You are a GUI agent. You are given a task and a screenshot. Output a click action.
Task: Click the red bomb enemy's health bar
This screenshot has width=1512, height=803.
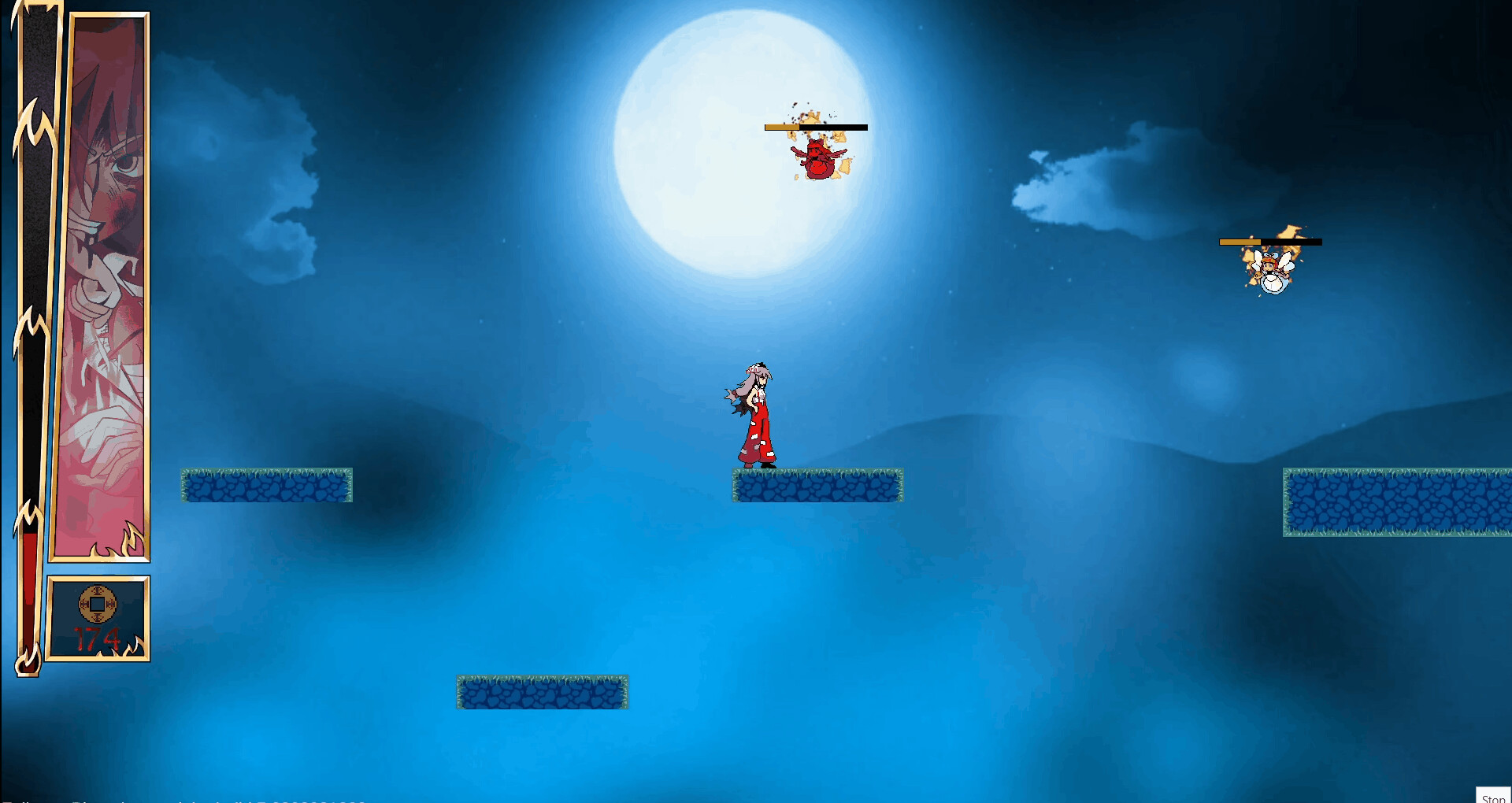(815, 126)
